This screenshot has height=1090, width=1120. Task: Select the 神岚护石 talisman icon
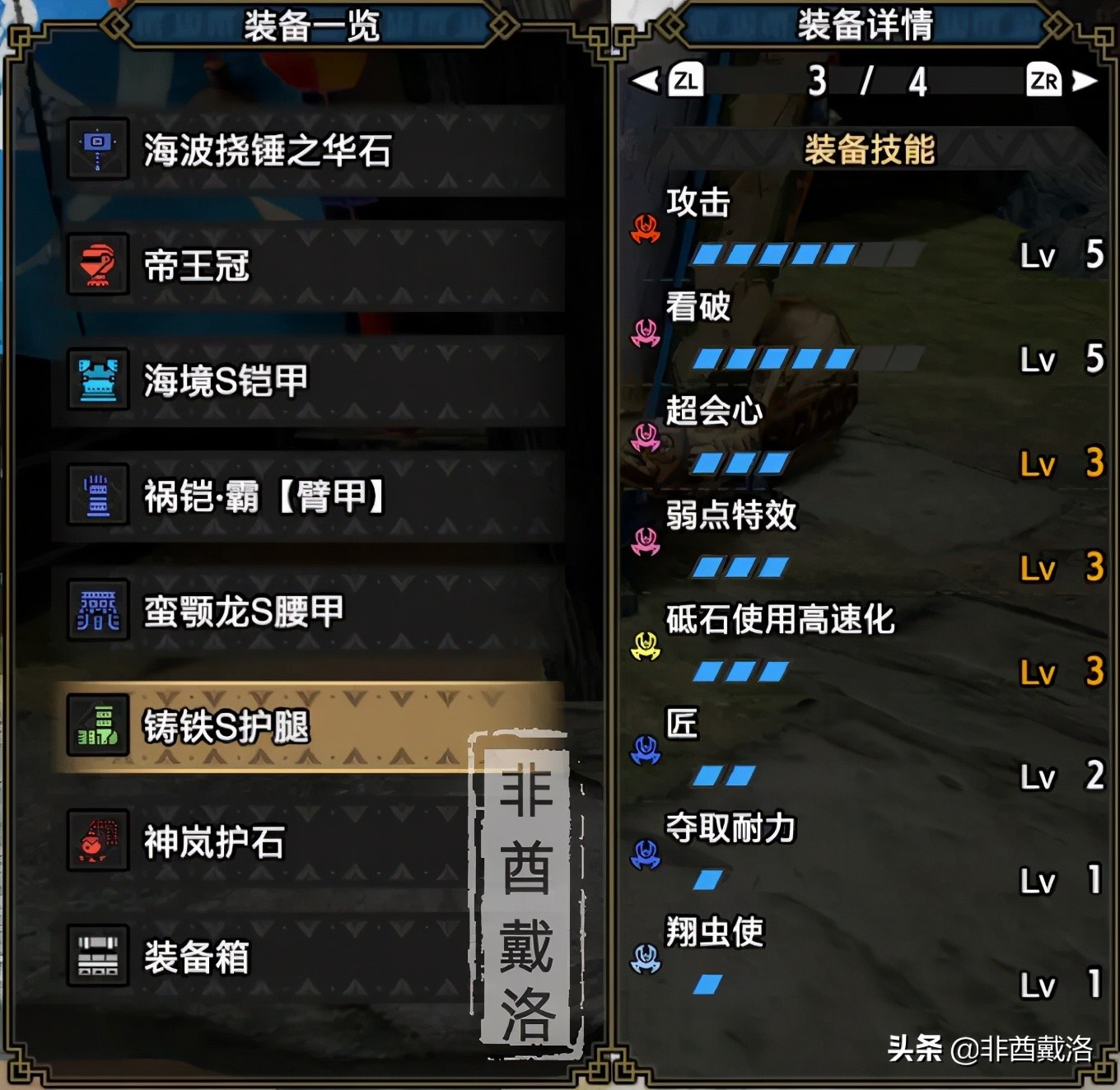click(99, 841)
